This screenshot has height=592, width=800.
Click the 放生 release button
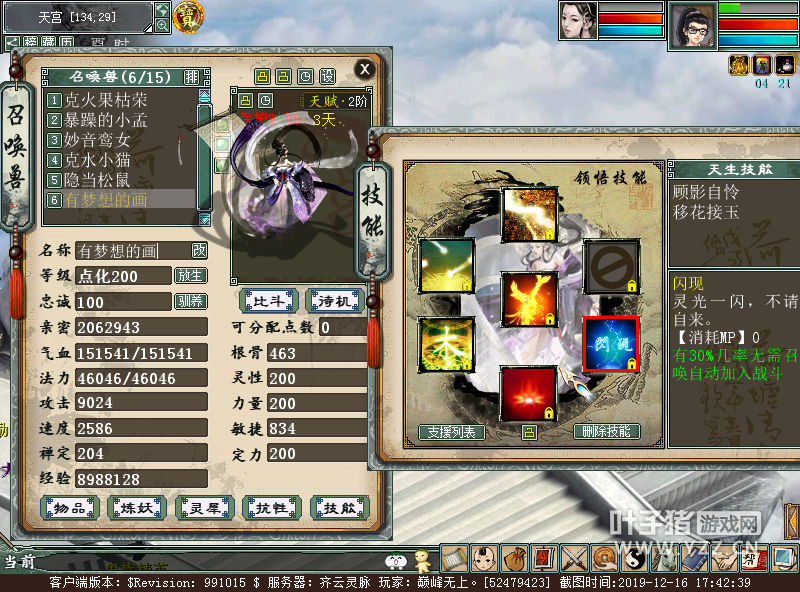click(190, 276)
